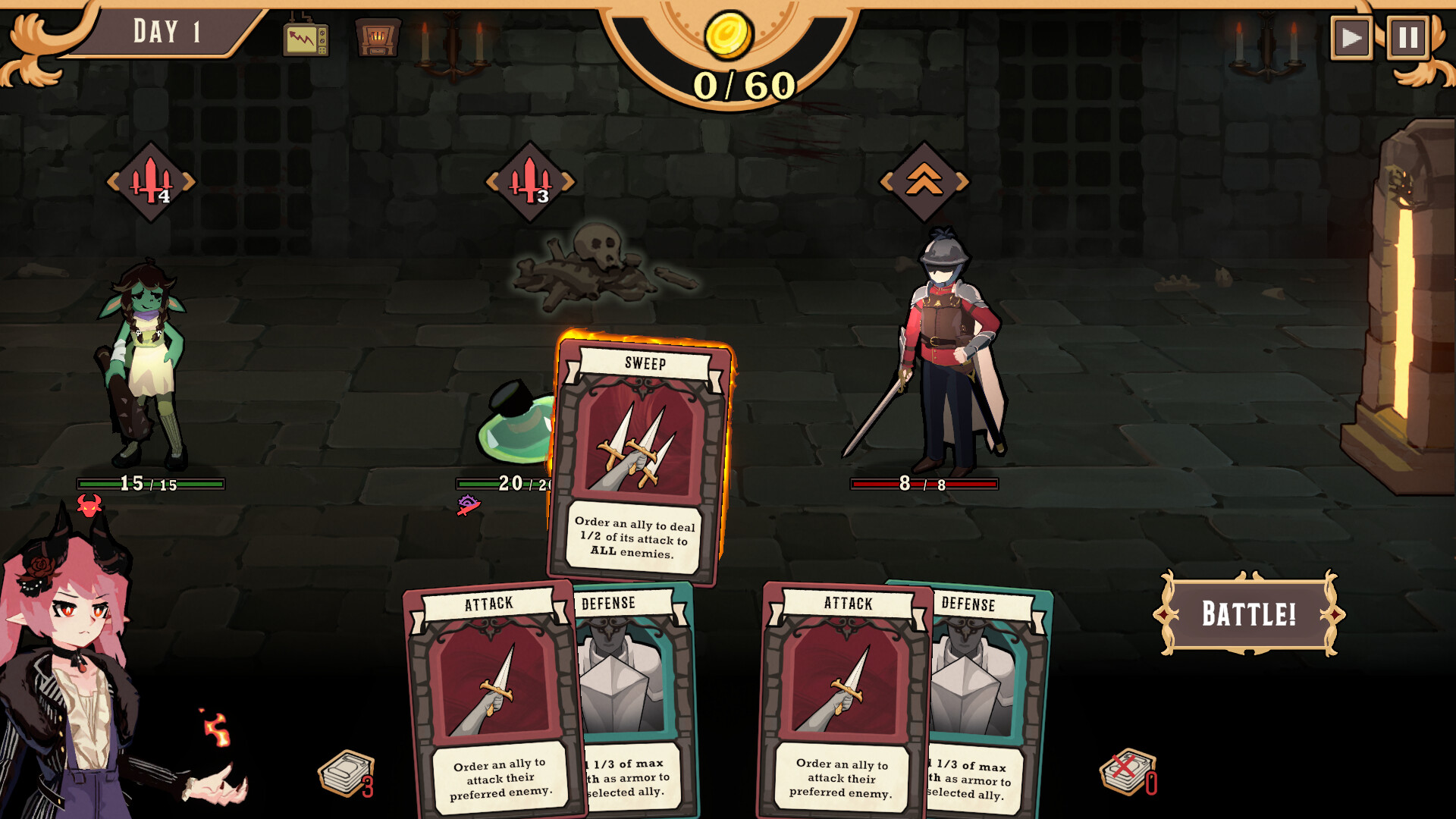
Task: Select the attack icon above the slime
Action: [531, 180]
